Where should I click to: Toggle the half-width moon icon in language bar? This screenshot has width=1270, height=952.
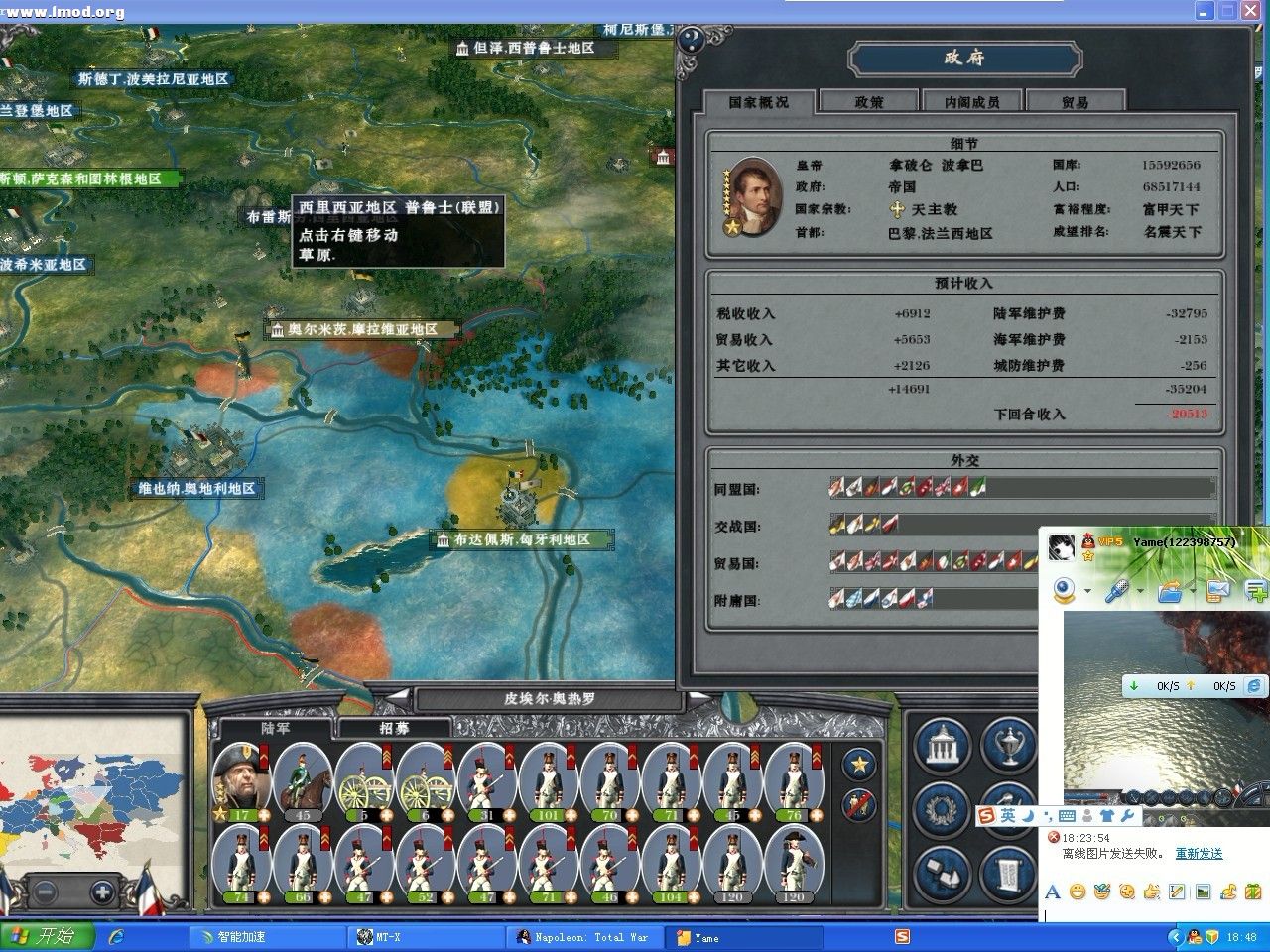[x=1029, y=813]
